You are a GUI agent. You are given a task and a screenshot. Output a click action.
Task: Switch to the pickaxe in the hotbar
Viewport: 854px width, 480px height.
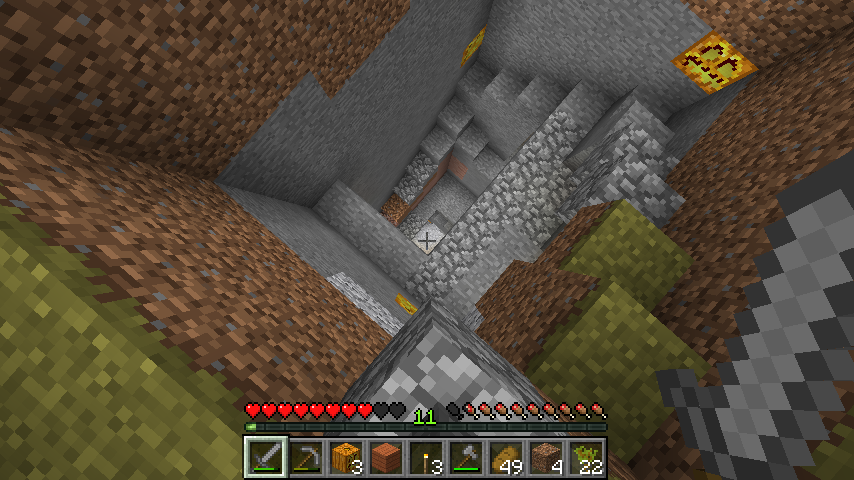click(x=305, y=457)
